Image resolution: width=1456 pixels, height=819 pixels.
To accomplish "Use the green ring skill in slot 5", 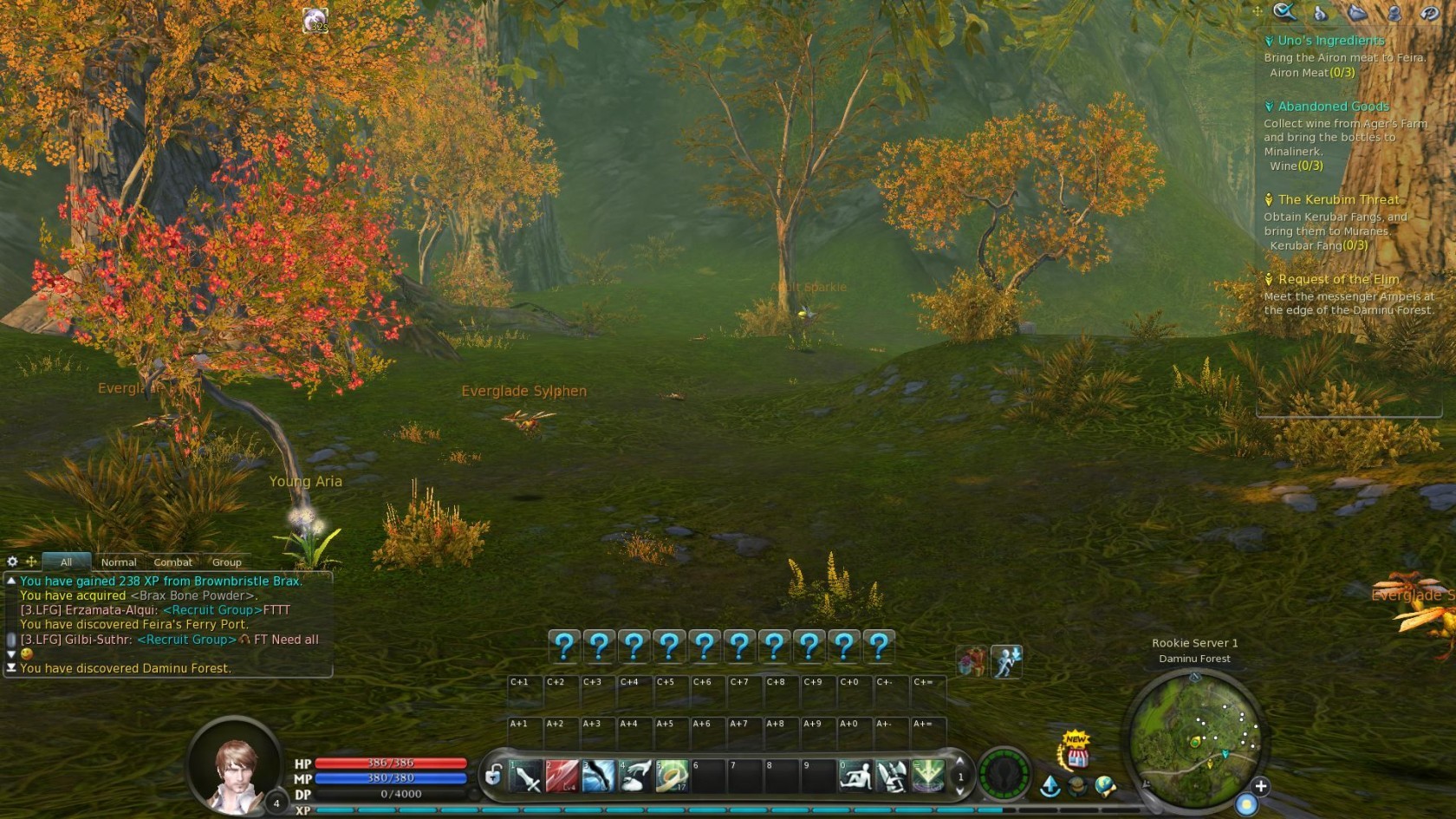I will pyautogui.click(x=672, y=777).
